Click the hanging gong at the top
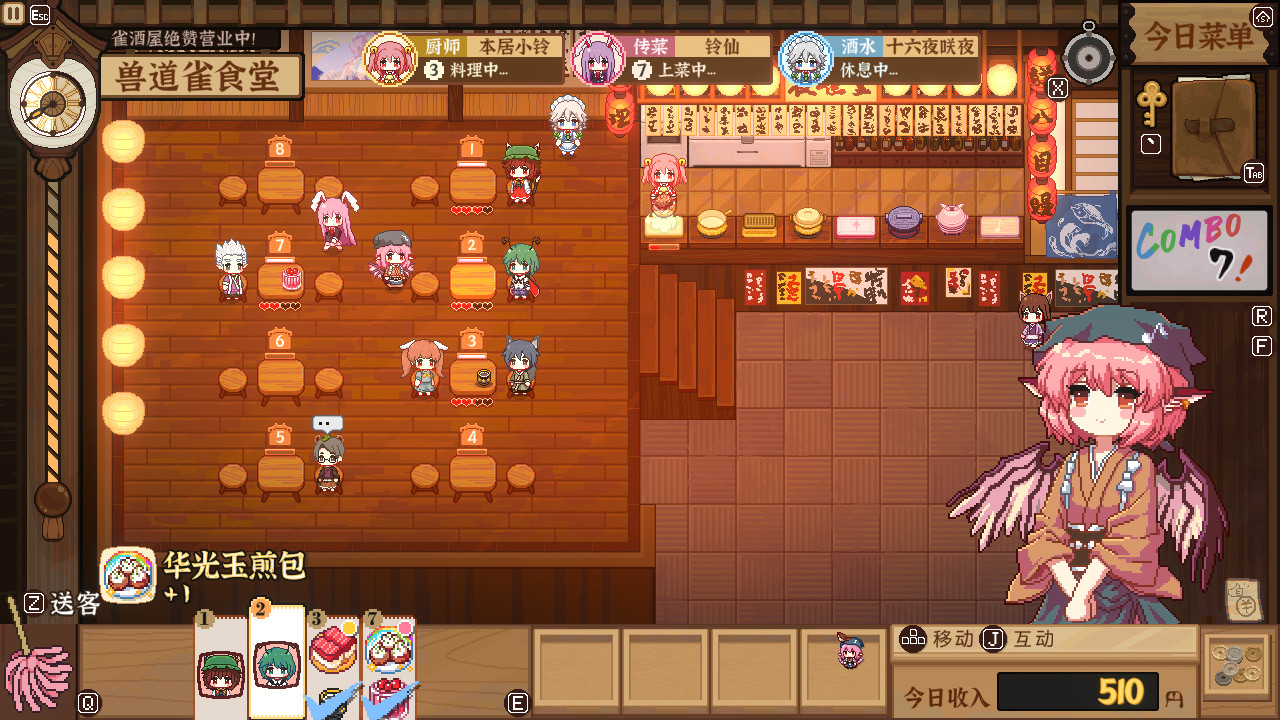The height and width of the screenshot is (720, 1280). [1089, 57]
